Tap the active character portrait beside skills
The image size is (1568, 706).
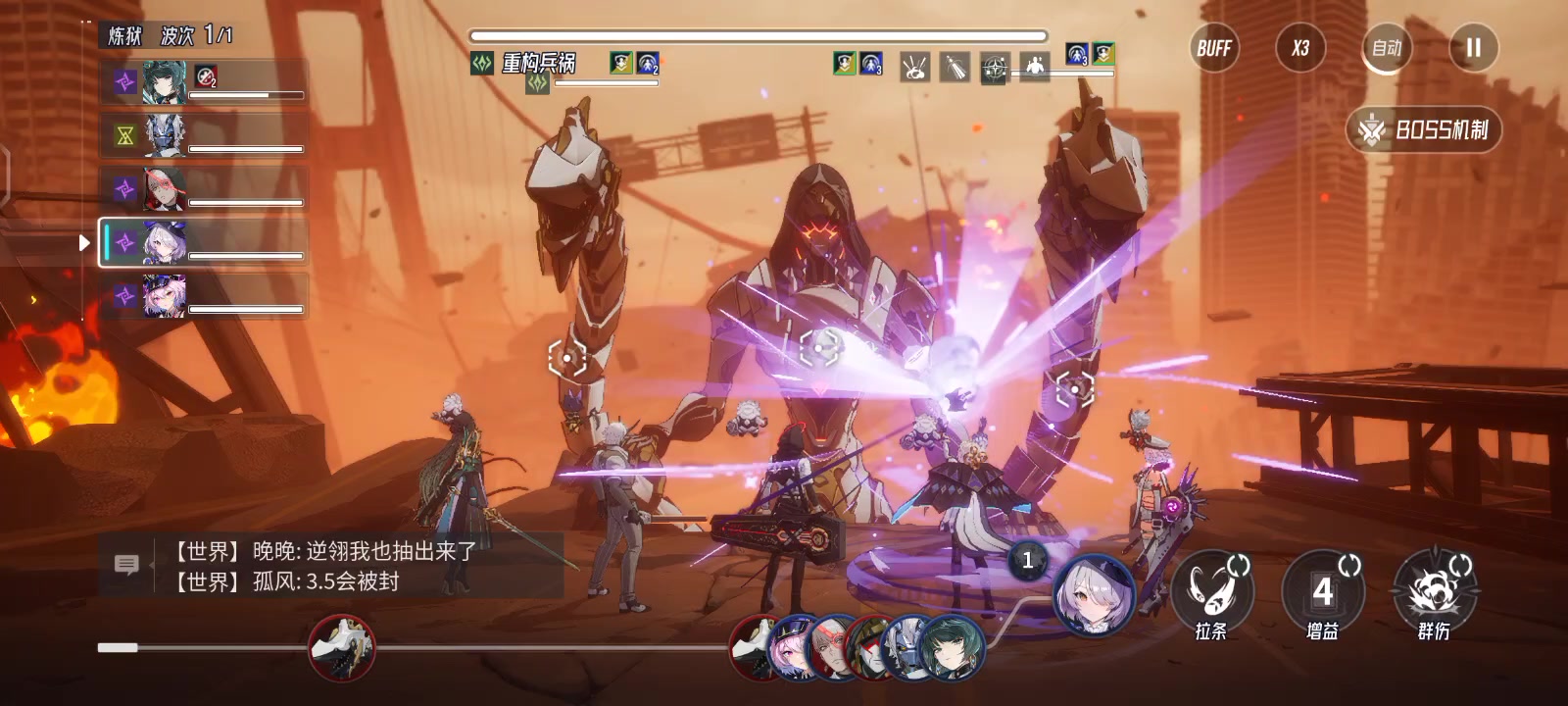pos(1094,593)
